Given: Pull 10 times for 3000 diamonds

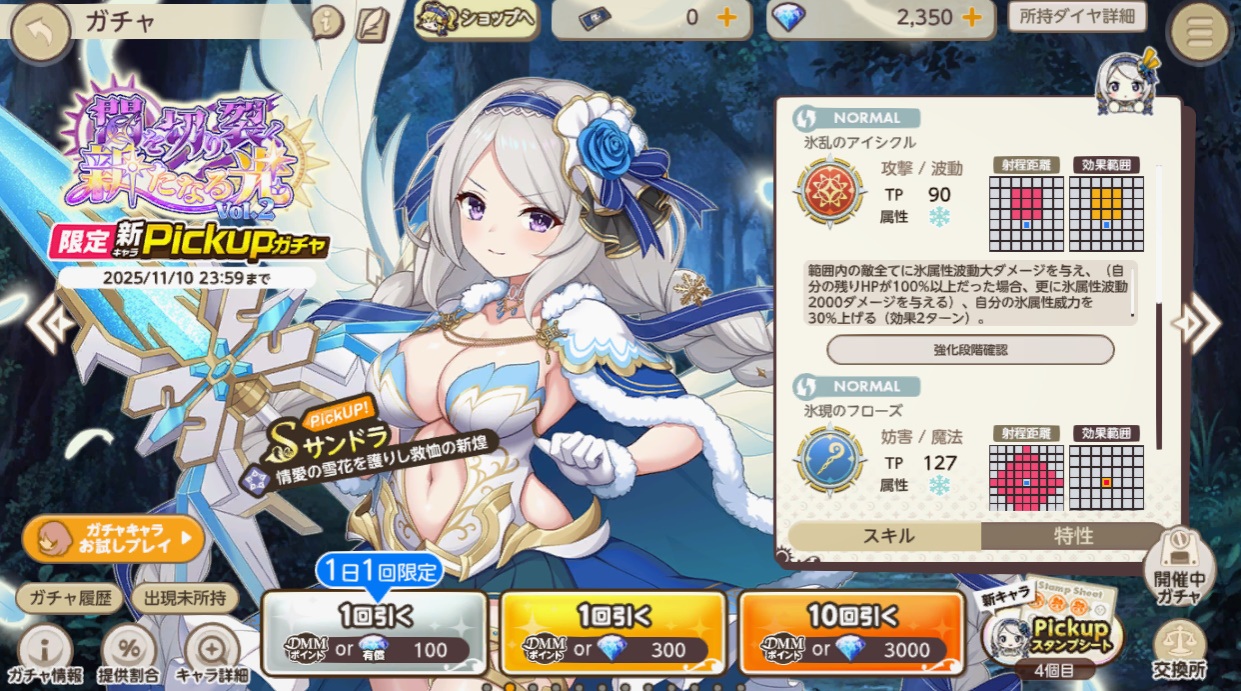Looking at the screenshot, I should click(850, 631).
